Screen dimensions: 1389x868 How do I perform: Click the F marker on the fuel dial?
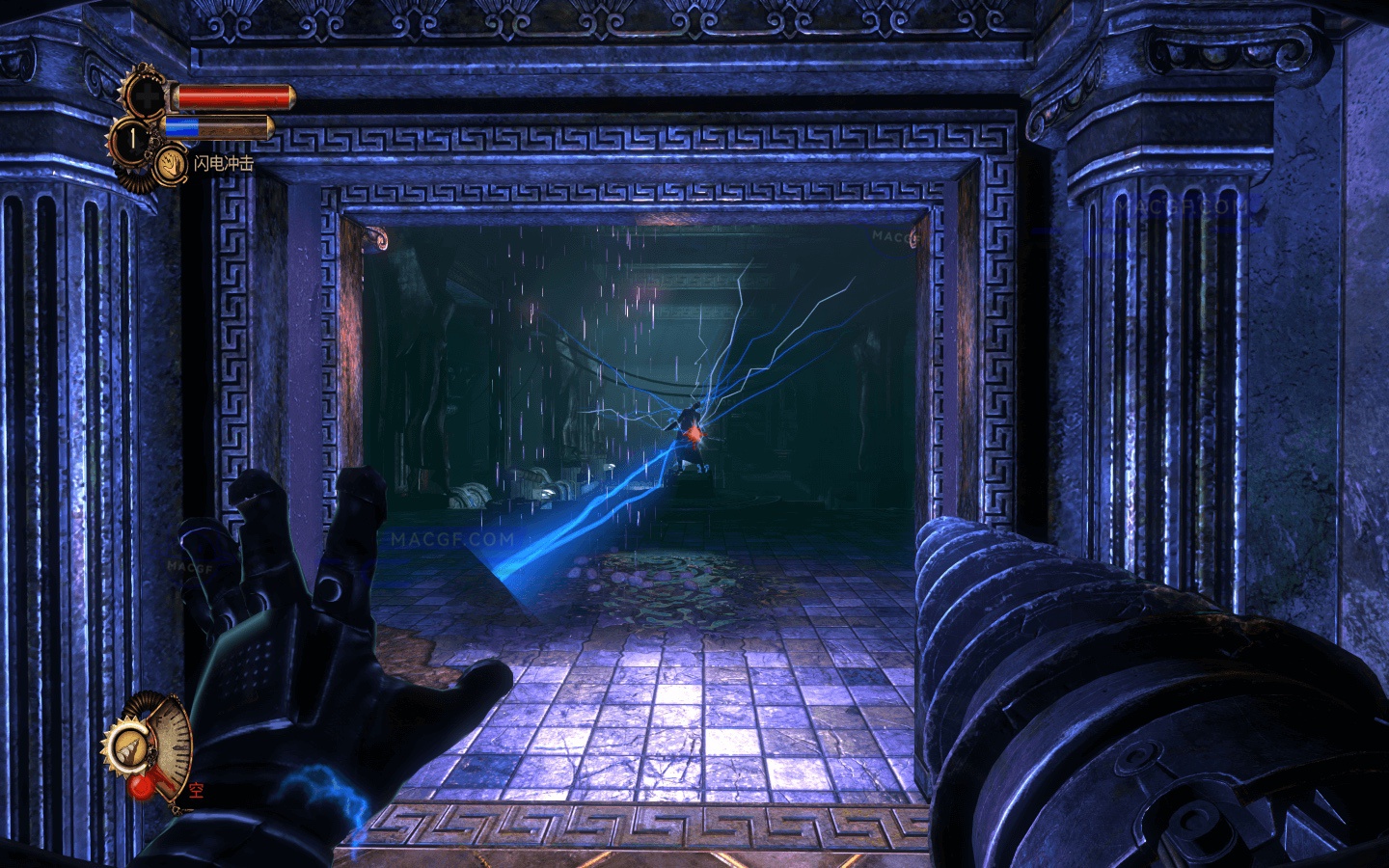158,720
